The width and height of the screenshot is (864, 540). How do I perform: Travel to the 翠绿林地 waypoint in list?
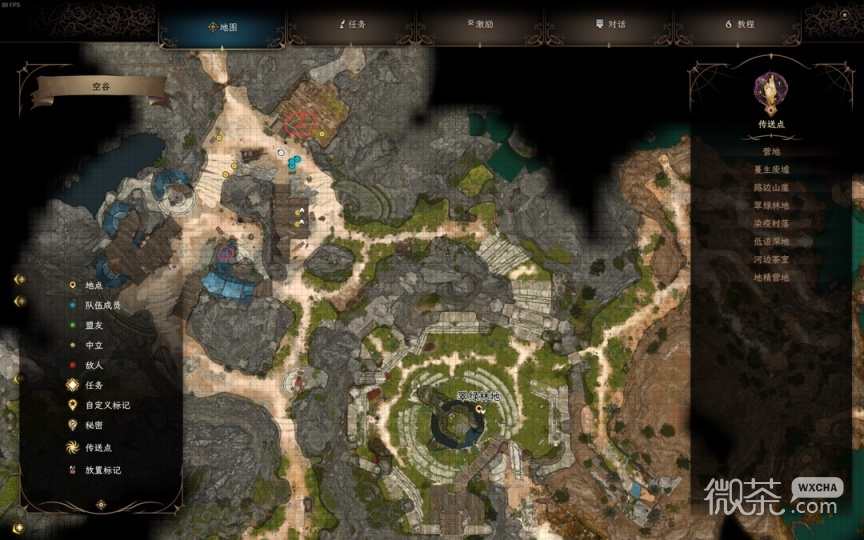[x=772, y=205]
